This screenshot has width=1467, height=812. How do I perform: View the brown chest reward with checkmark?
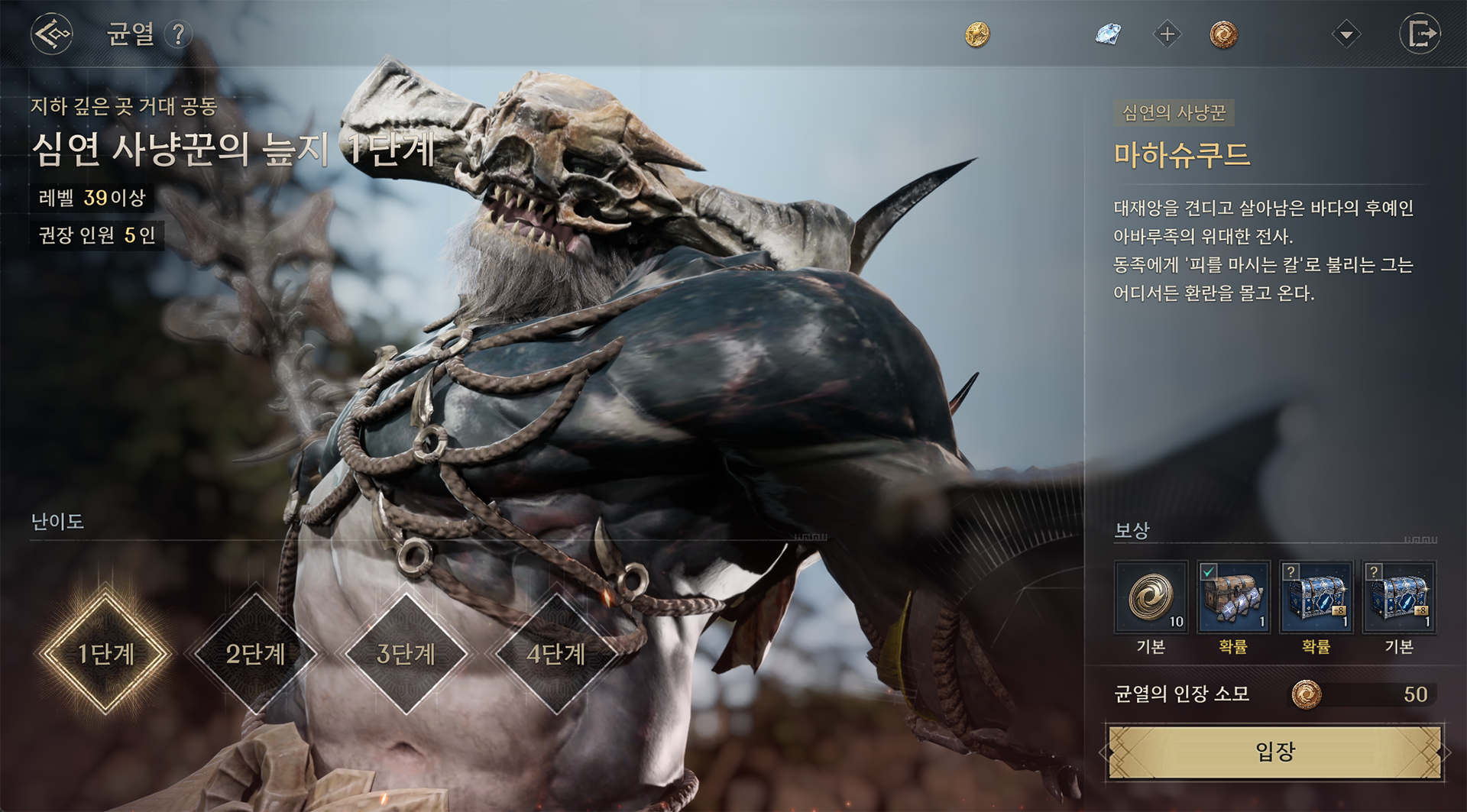[x=1233, y=597]
